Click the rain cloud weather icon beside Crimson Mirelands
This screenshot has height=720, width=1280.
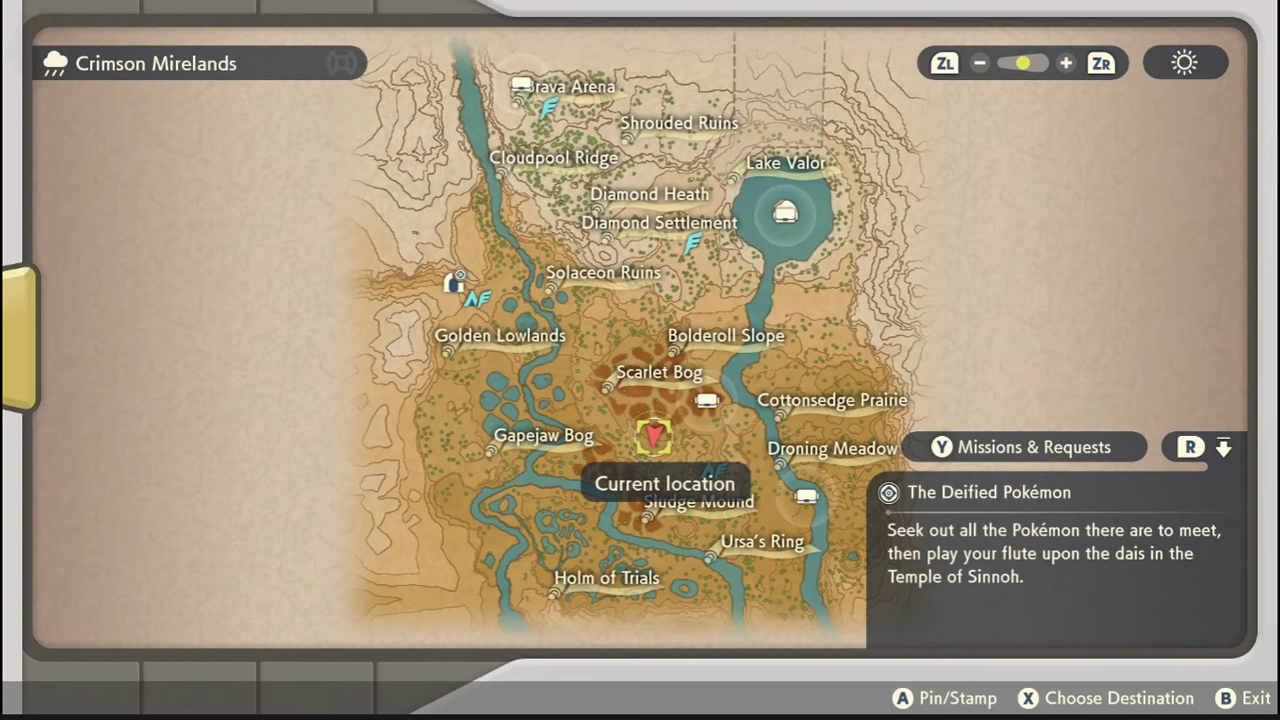pyautogui.click(x=55, y=63)
